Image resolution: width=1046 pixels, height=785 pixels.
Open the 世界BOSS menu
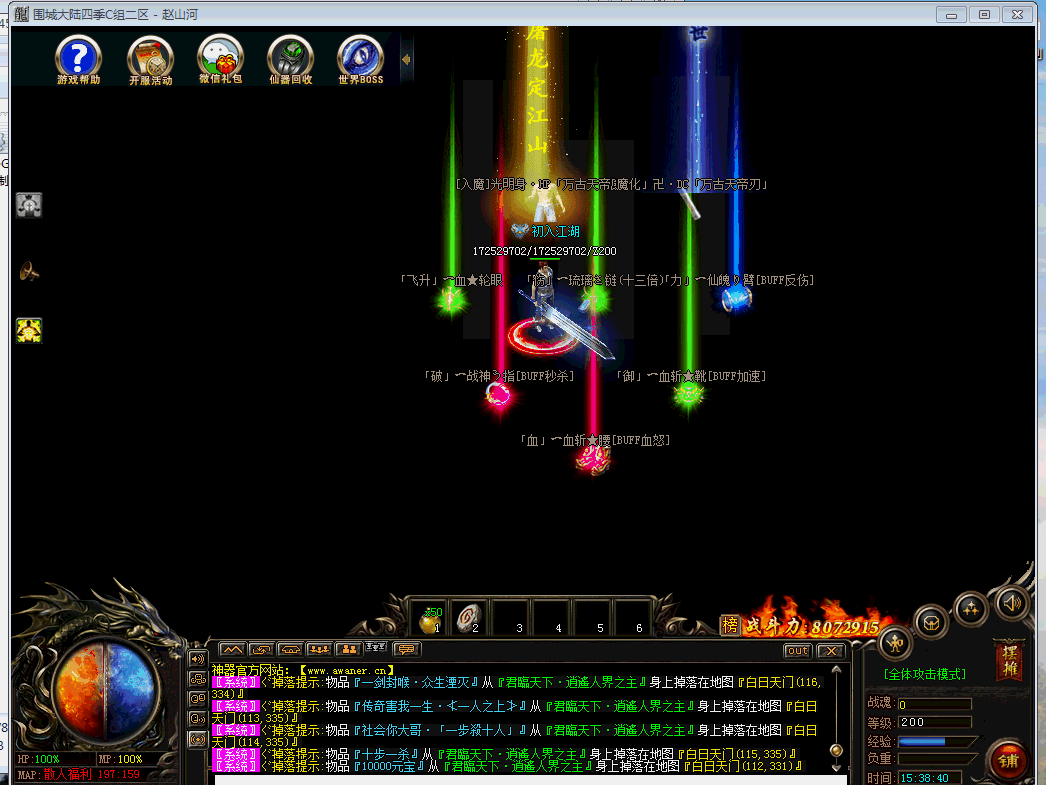360,58
